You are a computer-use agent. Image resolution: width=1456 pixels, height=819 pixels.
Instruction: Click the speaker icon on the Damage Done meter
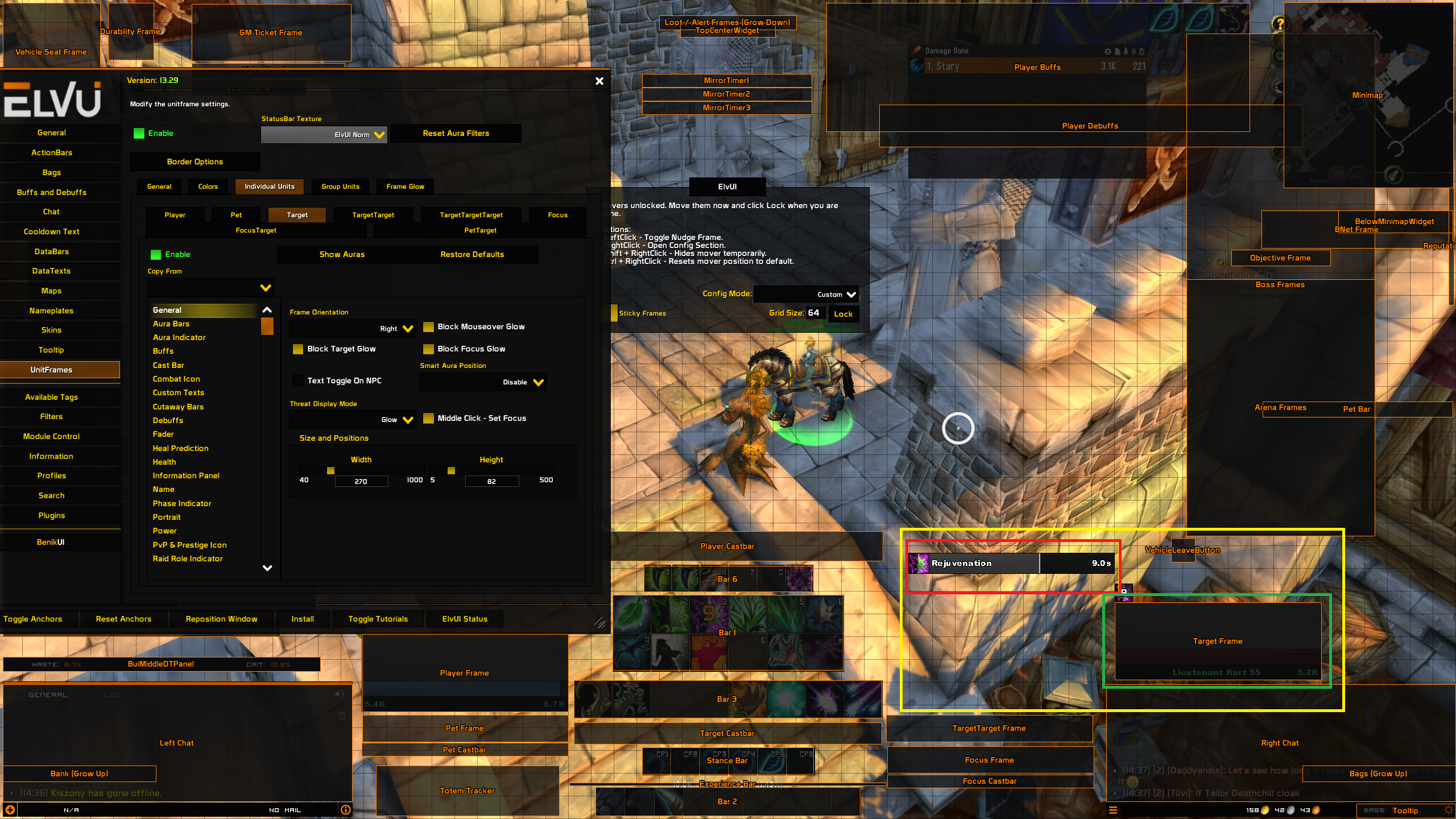(x=1134, y=51)
